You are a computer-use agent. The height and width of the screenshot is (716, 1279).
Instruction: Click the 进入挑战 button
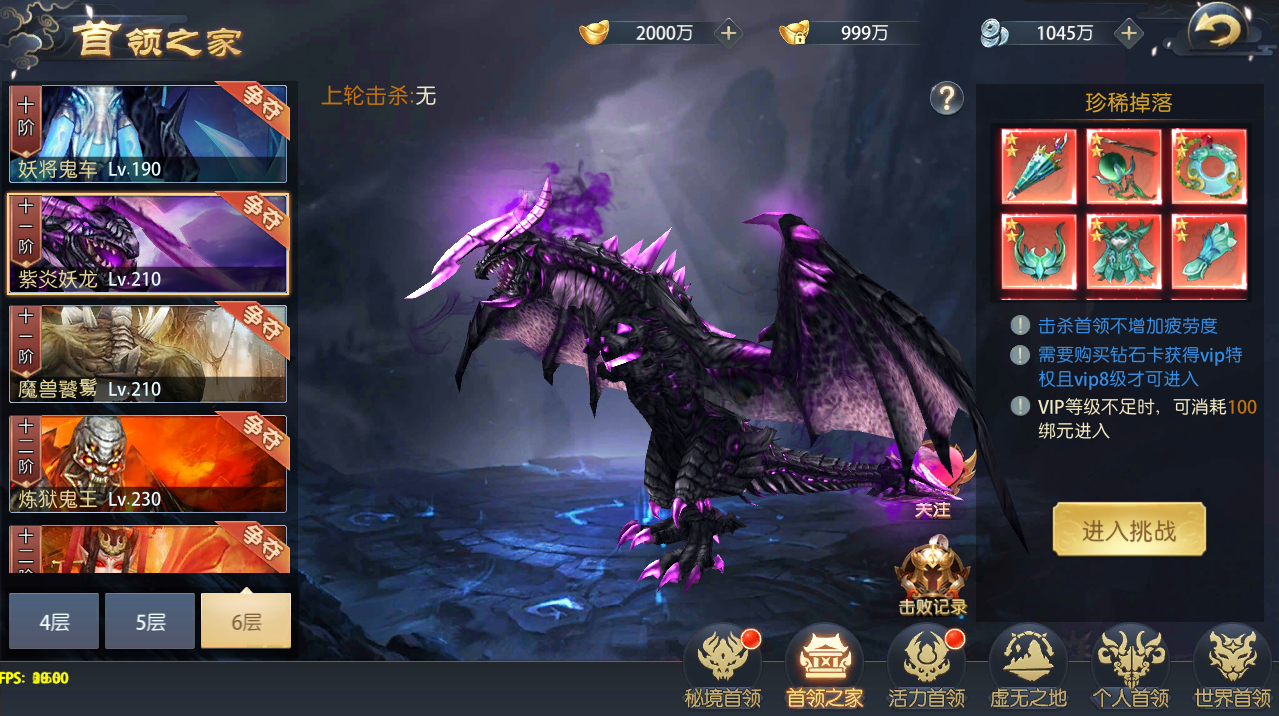[x=1129, y=530]
